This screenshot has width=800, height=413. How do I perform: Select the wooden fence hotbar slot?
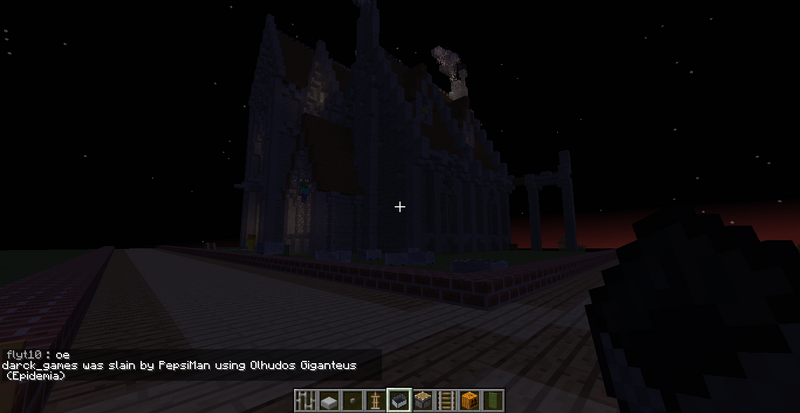[376, 401]
